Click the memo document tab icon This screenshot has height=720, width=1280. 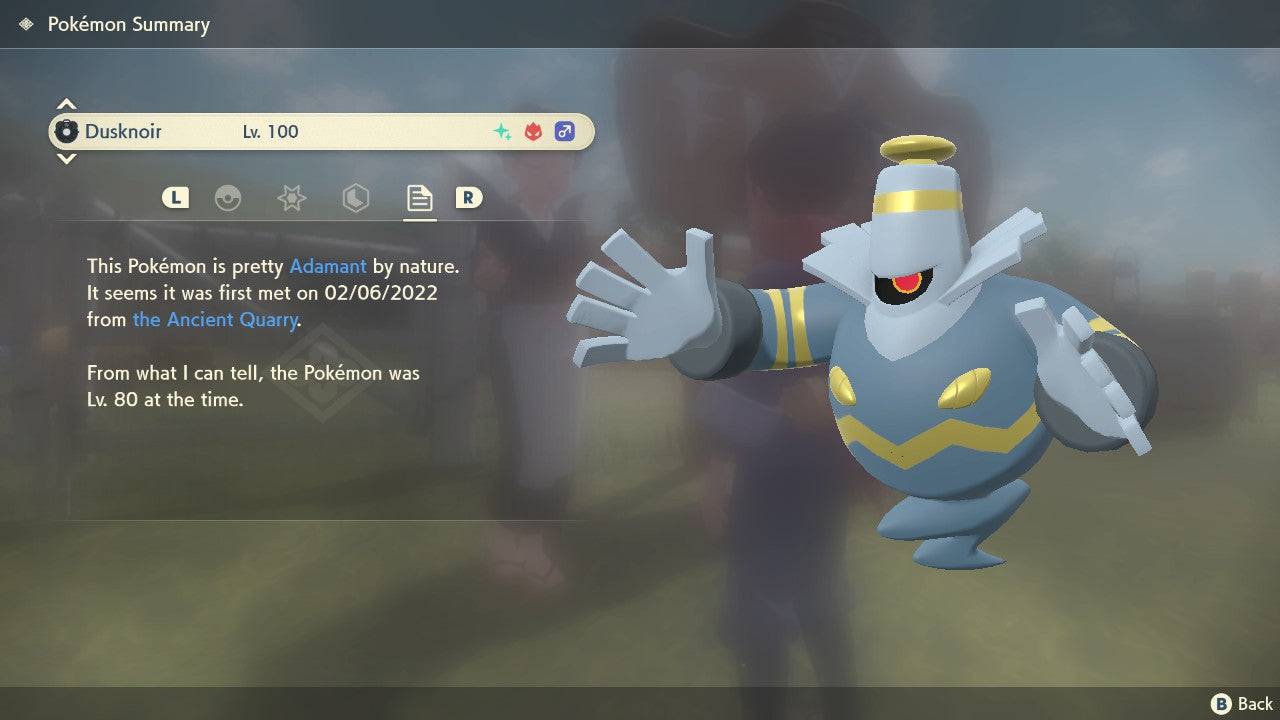(x=419, y=198)
